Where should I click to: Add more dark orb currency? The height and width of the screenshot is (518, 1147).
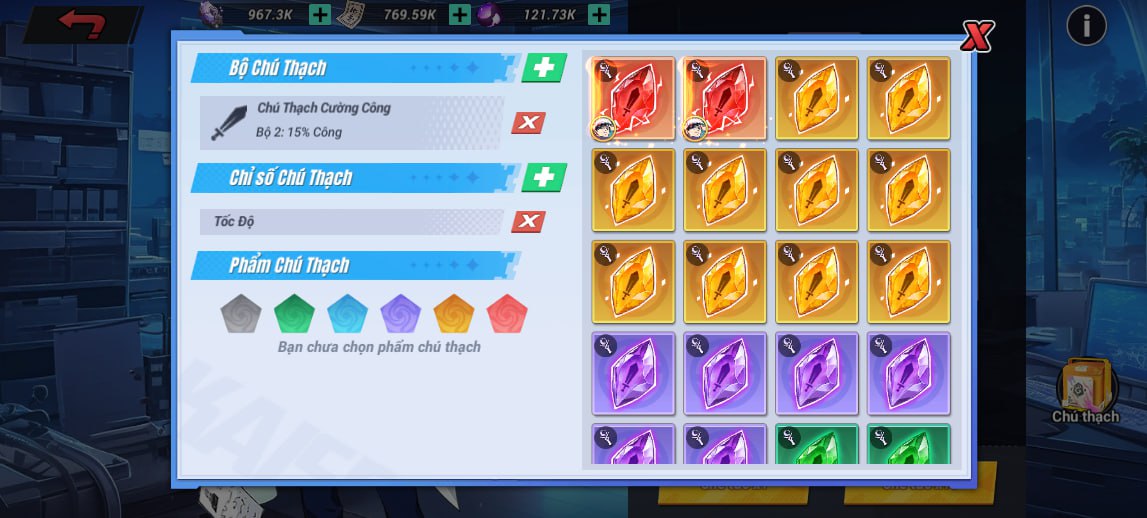click(x=599, y=15)
